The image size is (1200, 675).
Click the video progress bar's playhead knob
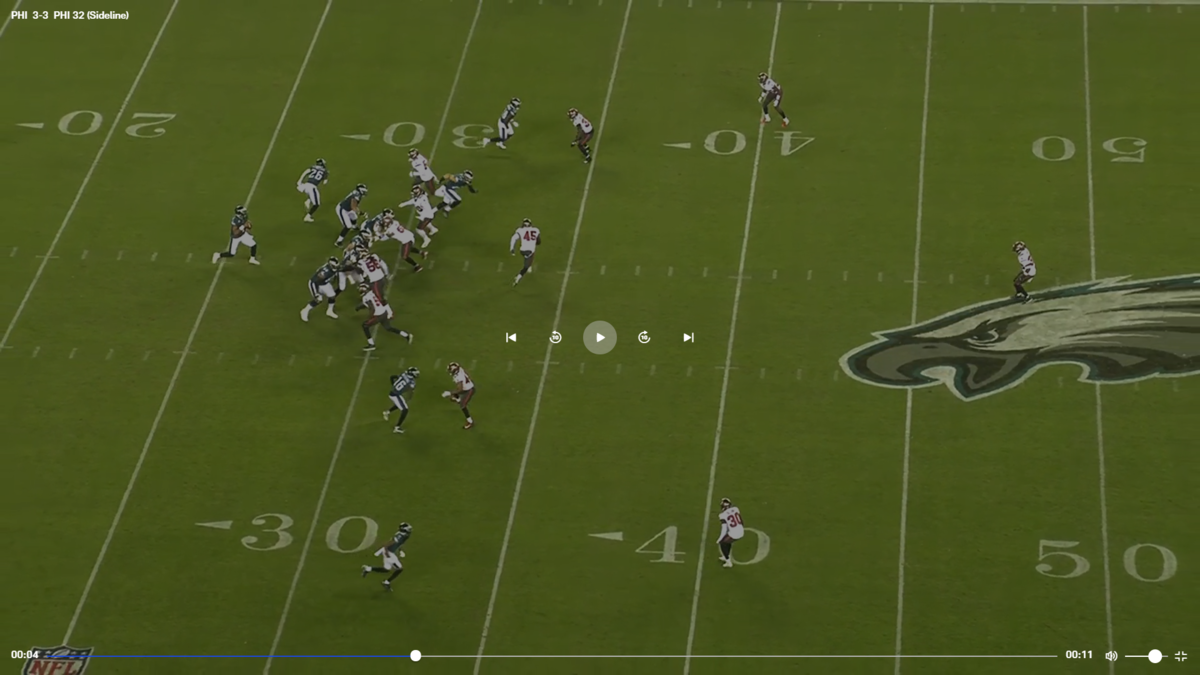[415, 656]
